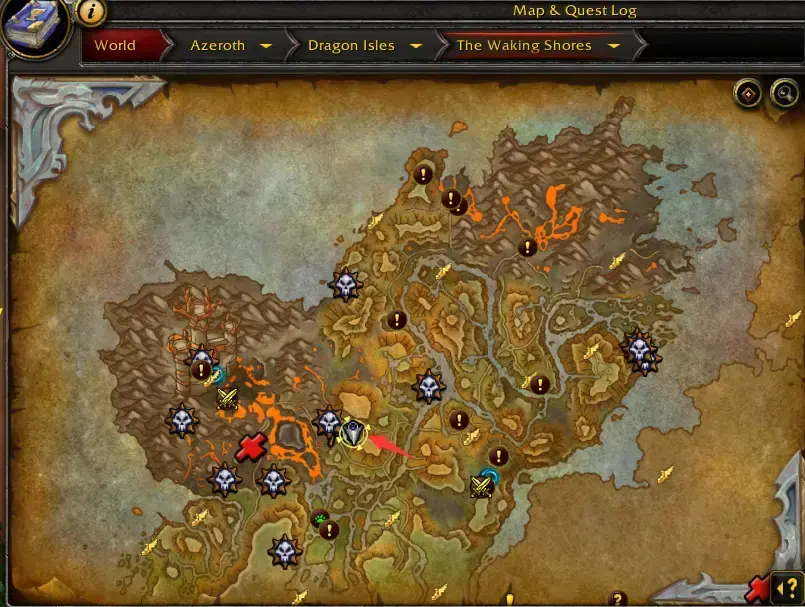Open the map info button

91,12
